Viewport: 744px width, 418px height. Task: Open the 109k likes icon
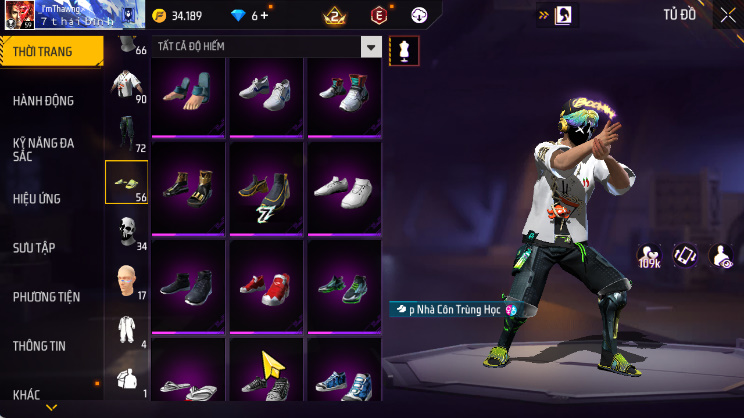click(x=649, y=257)
